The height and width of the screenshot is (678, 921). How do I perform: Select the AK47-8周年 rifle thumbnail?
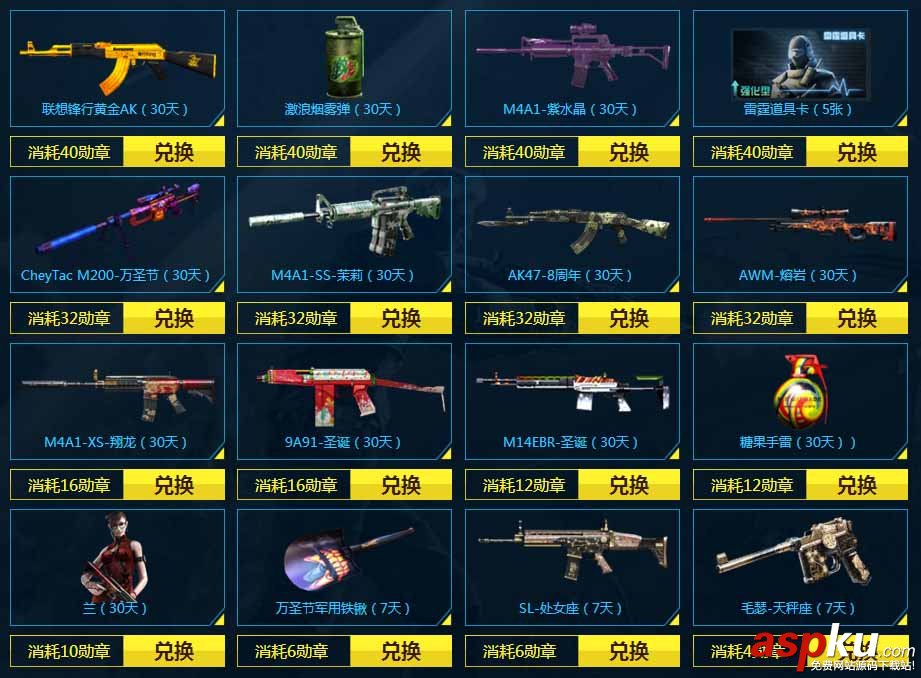[572, 228]
